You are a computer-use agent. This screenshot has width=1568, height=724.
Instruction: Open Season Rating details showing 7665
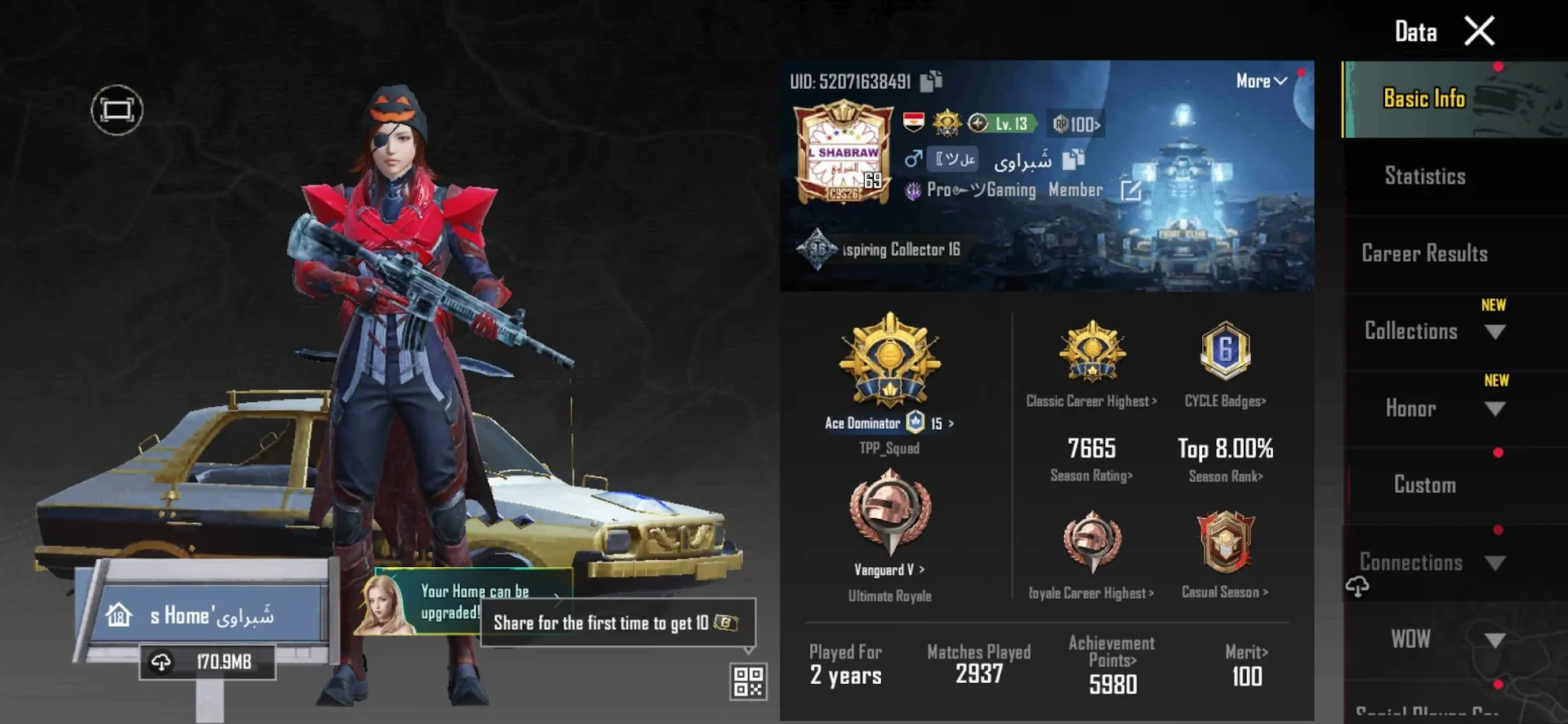[x=1092, y=458]
